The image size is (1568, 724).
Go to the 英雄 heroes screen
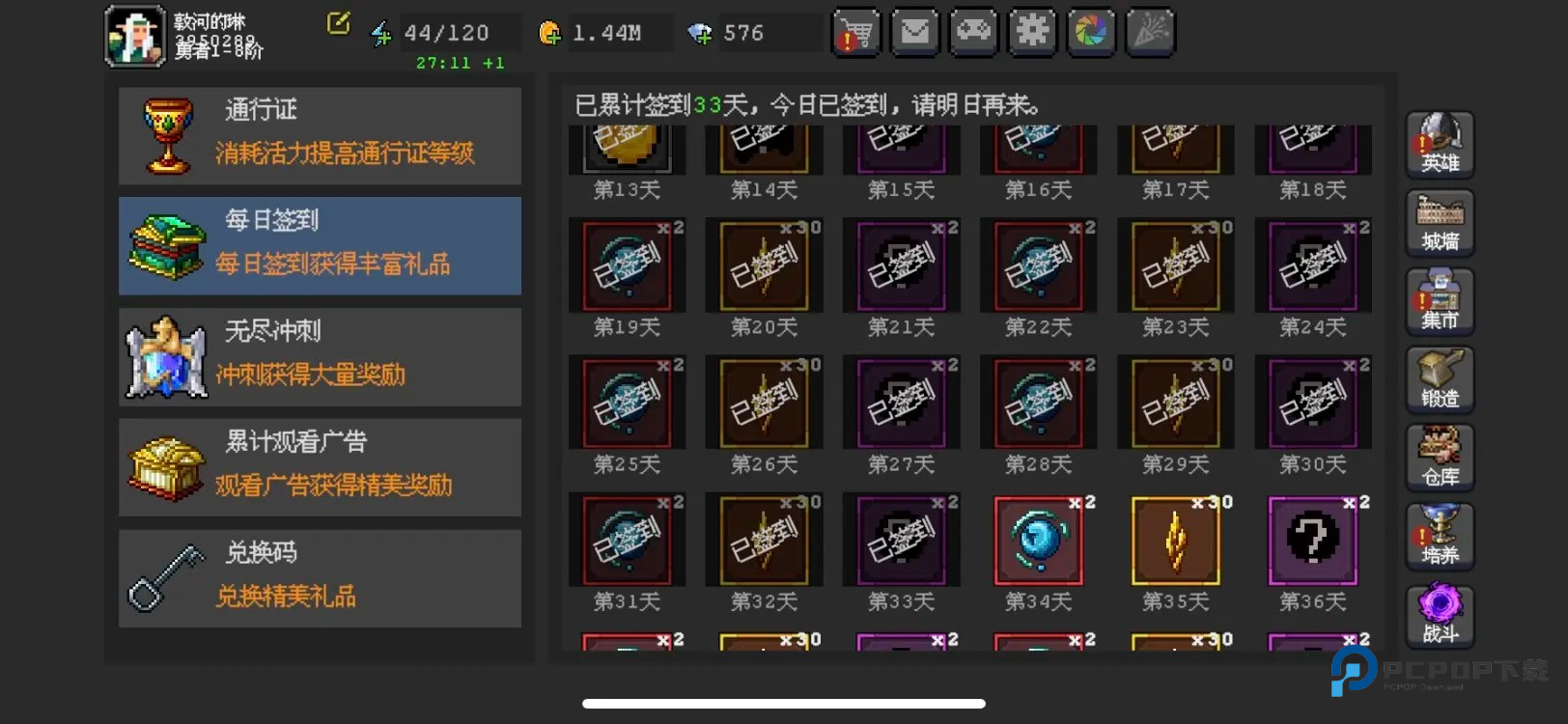1440,145
